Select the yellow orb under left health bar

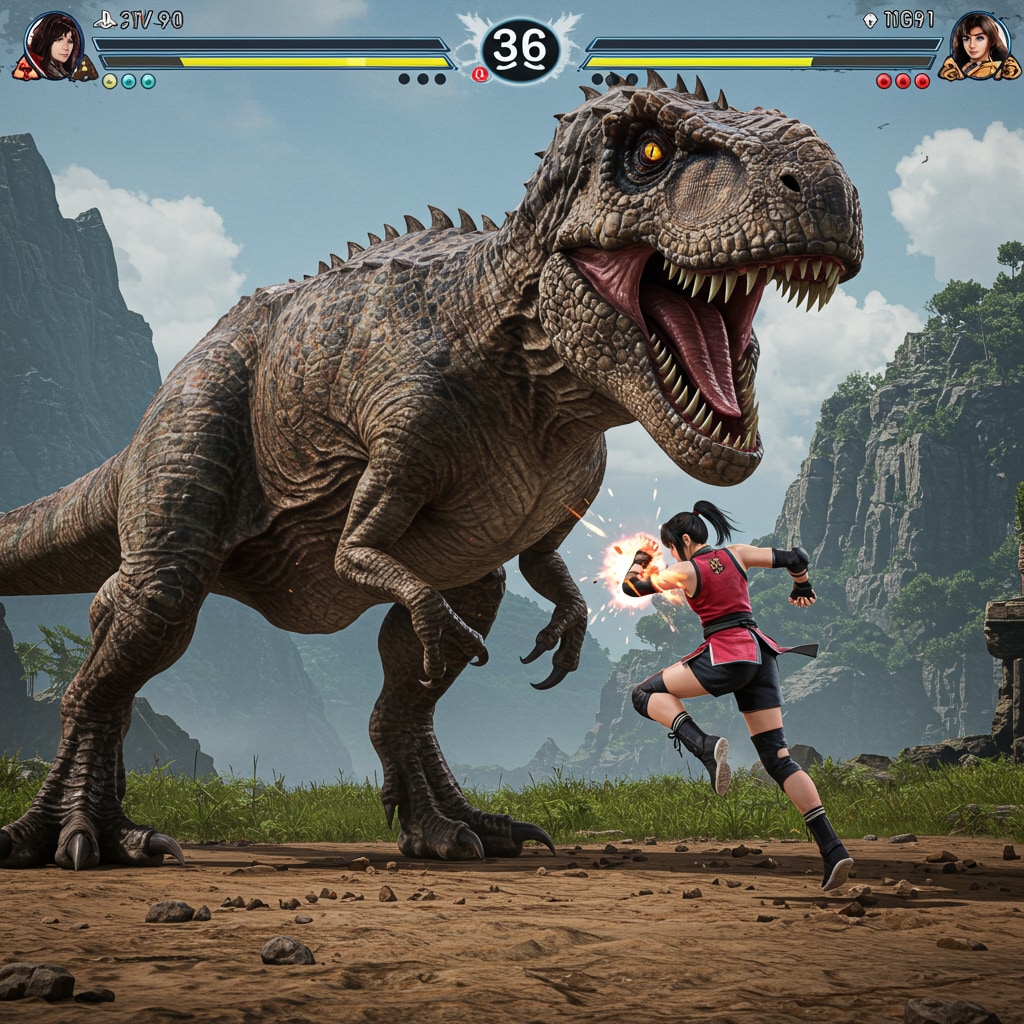110,81
